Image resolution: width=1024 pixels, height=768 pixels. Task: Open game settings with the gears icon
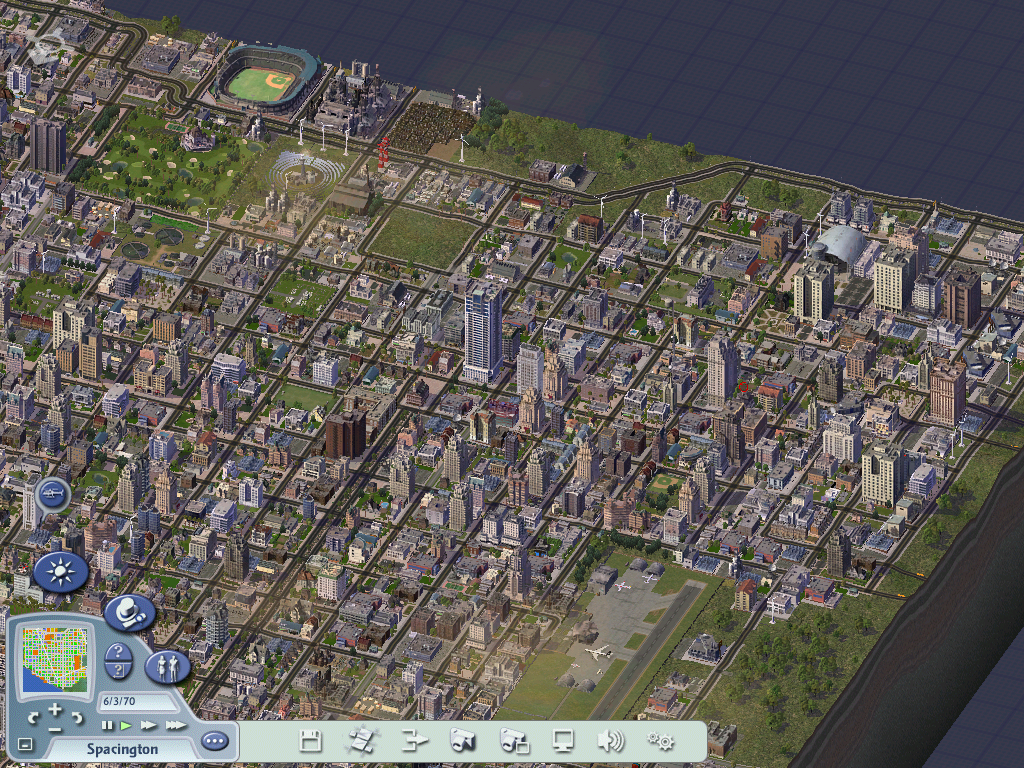pyautogui.click(x=660, y=741)
